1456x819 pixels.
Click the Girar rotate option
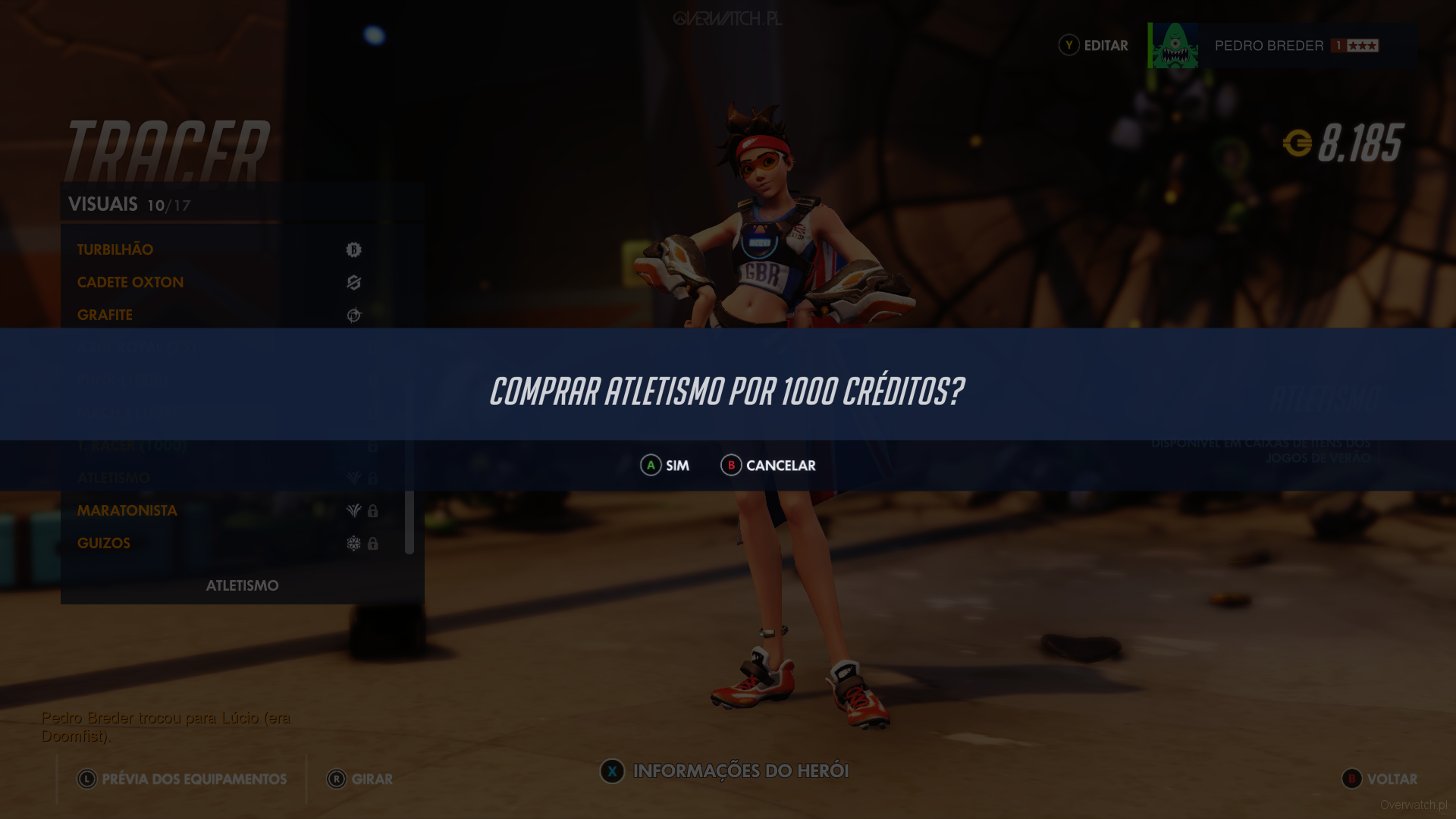tap(360, 779)
